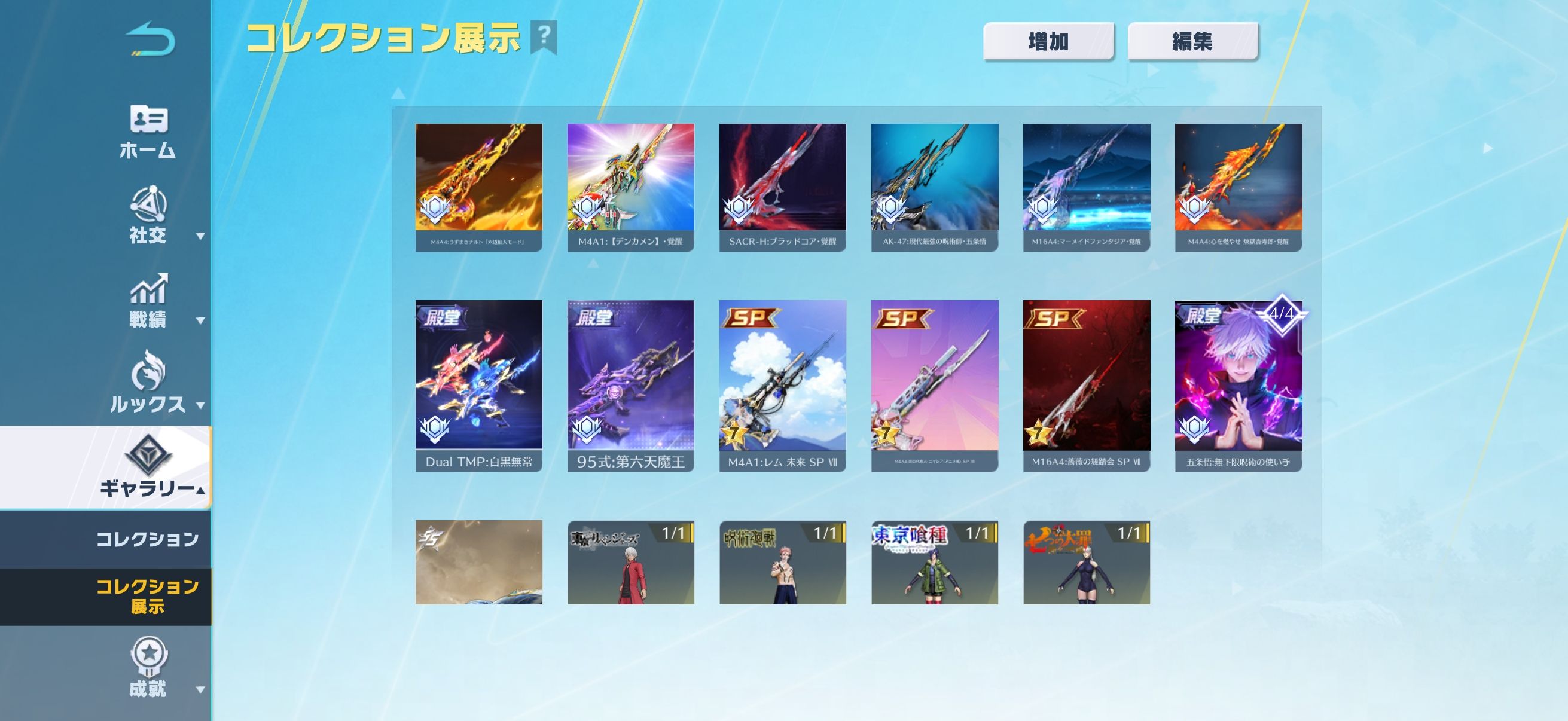The height and width of the screenshot is (721, 1568).
Task: Open the 編集 edit button
Action: pos(1192,41)
